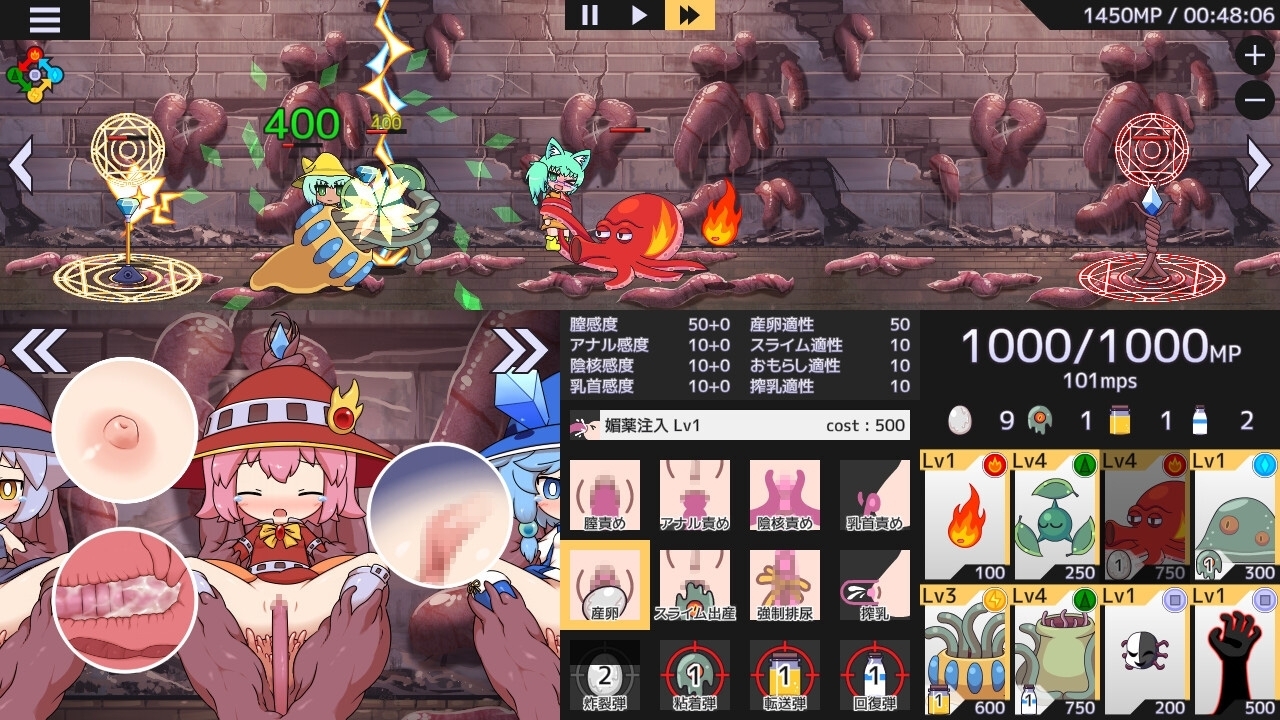
Task: Select the 搾乳 (milking) skill icon
Action: coord(873,584)
